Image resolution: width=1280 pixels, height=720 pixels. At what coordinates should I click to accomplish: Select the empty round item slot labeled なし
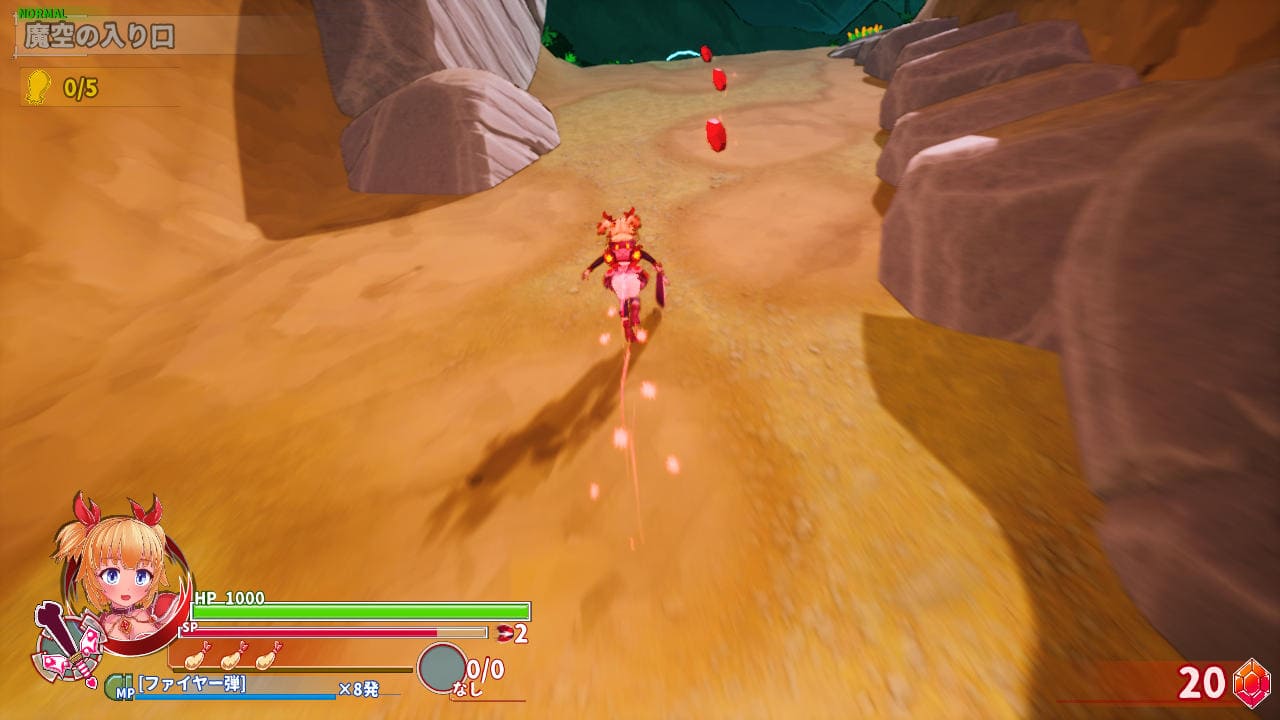coord(441,667)
